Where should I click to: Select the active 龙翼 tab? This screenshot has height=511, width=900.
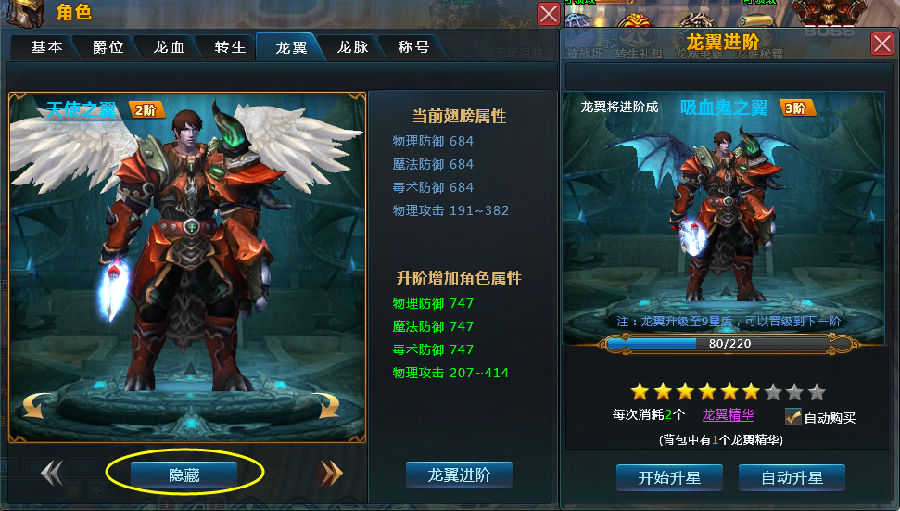[x=291, y=47]
